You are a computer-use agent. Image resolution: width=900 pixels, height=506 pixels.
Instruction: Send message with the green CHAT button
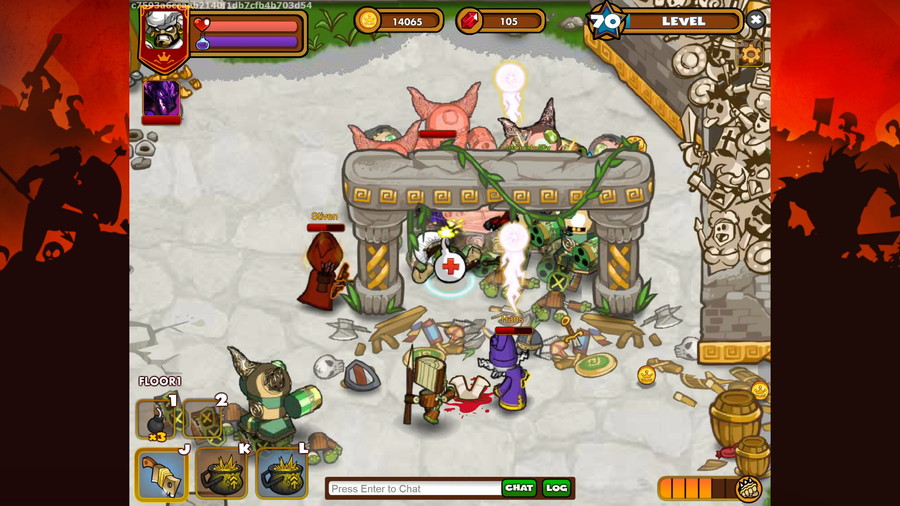tap(519, 488)
